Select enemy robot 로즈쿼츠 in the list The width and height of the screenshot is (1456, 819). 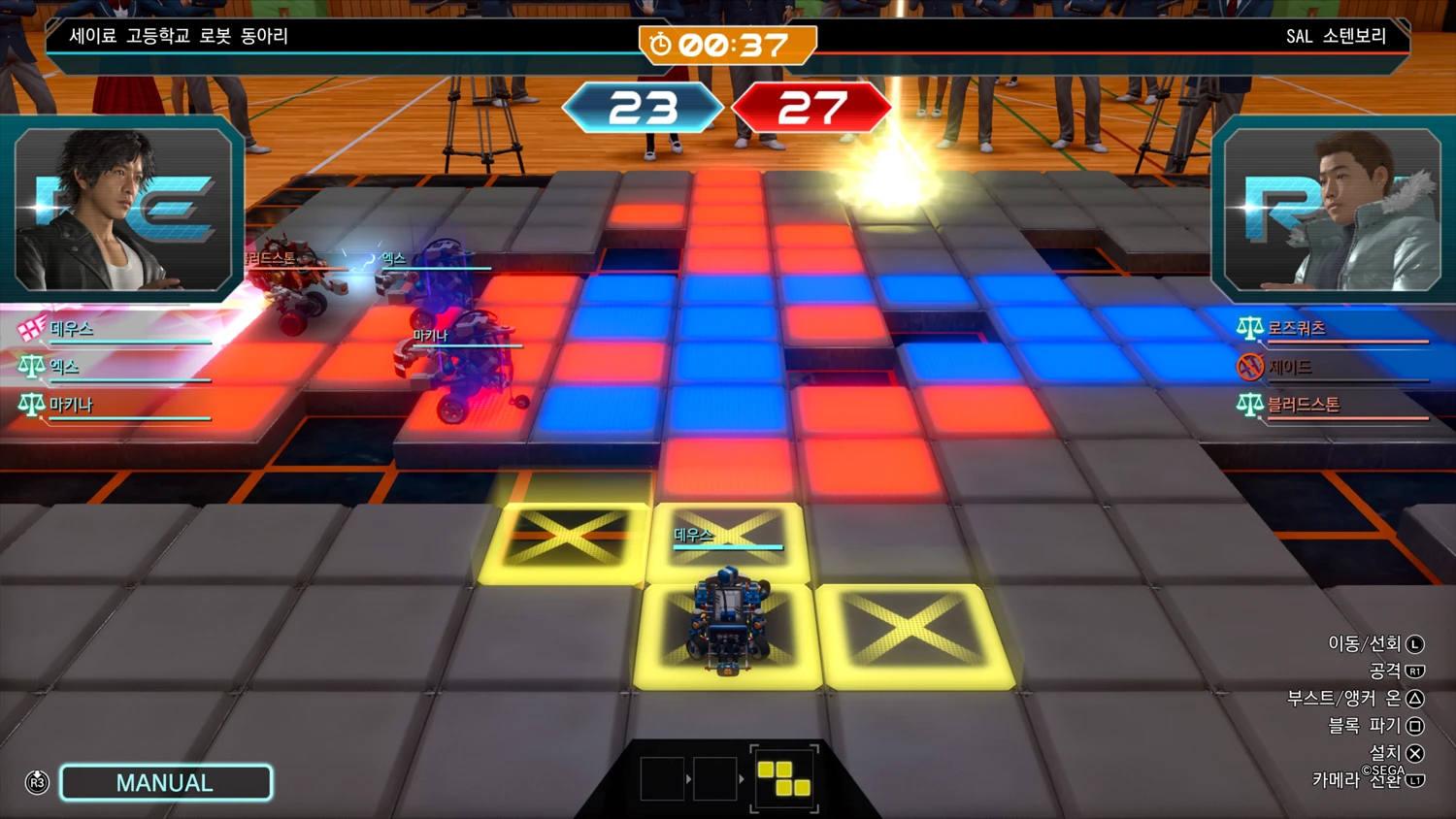[1296, 328]
